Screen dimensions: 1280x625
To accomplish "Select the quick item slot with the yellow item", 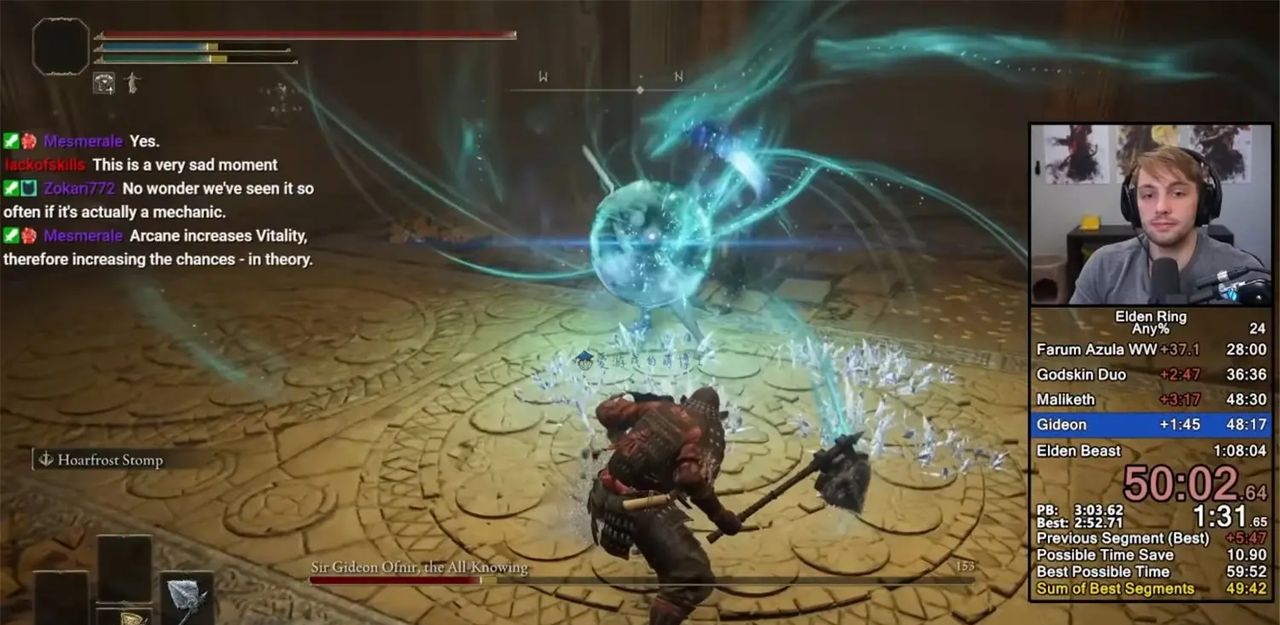I will [x=124, y=615].
